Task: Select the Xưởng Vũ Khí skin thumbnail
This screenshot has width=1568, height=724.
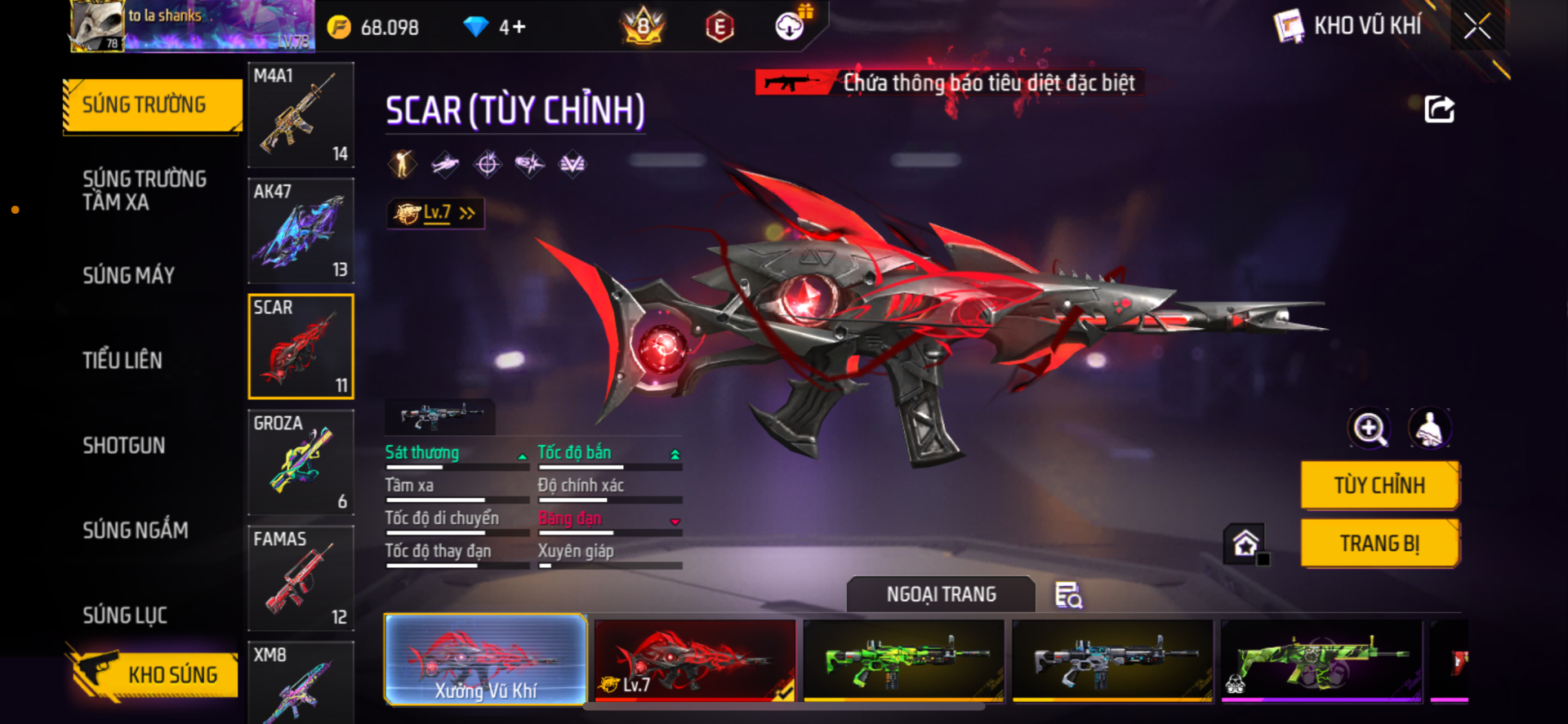Action: click(485, 660)
